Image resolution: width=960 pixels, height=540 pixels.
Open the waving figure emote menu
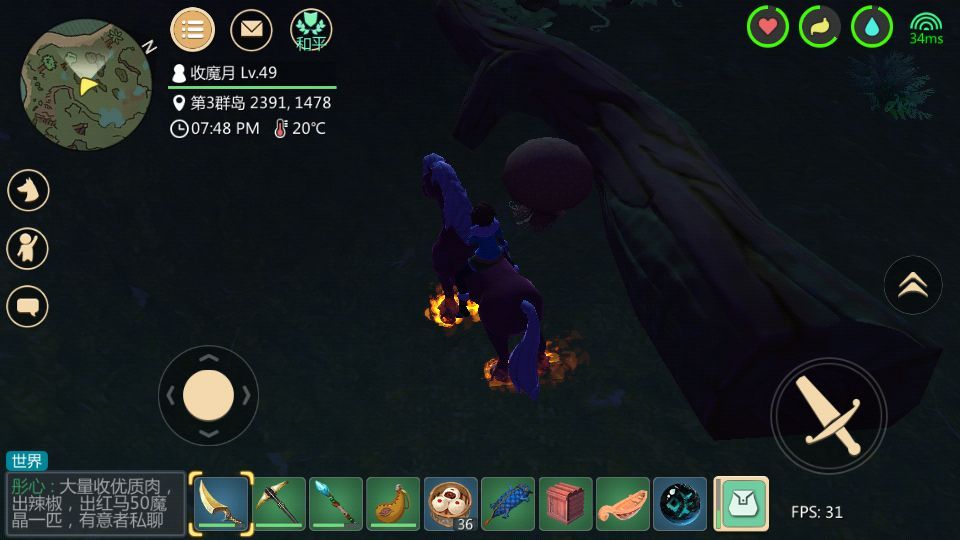[28, 248]
